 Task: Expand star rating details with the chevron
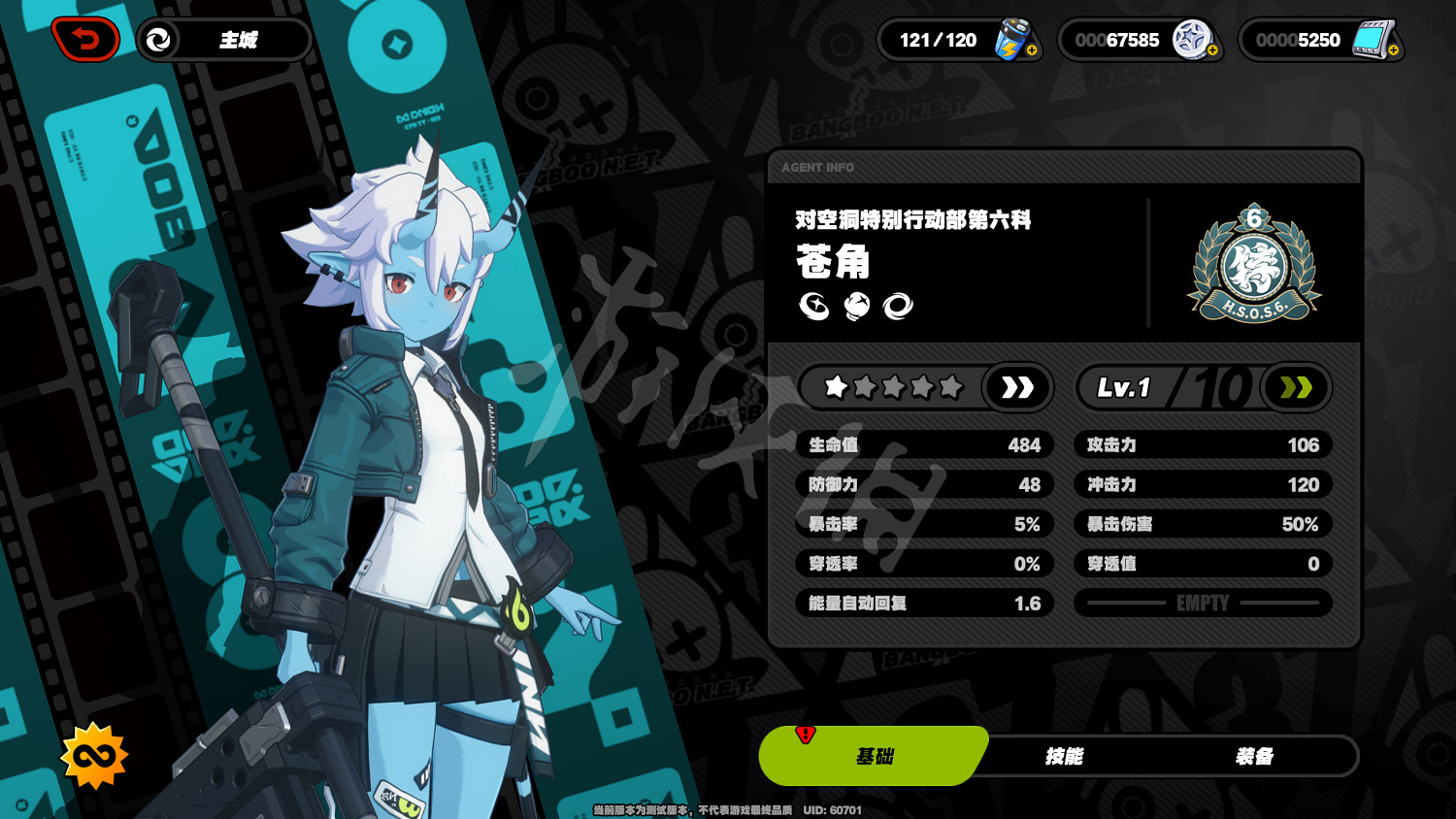coord(1017,387)
